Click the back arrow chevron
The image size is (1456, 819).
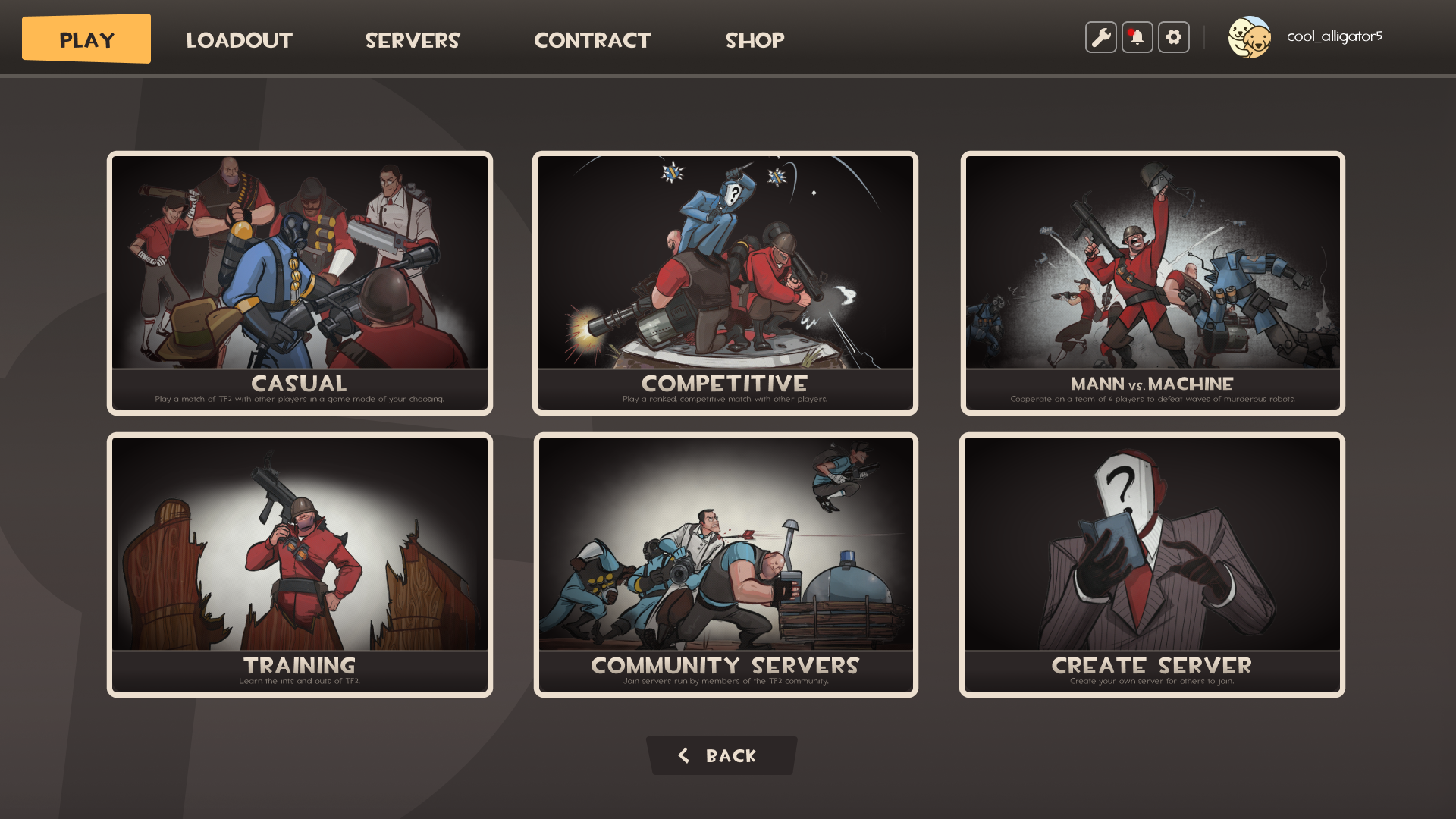click(683, 755)
